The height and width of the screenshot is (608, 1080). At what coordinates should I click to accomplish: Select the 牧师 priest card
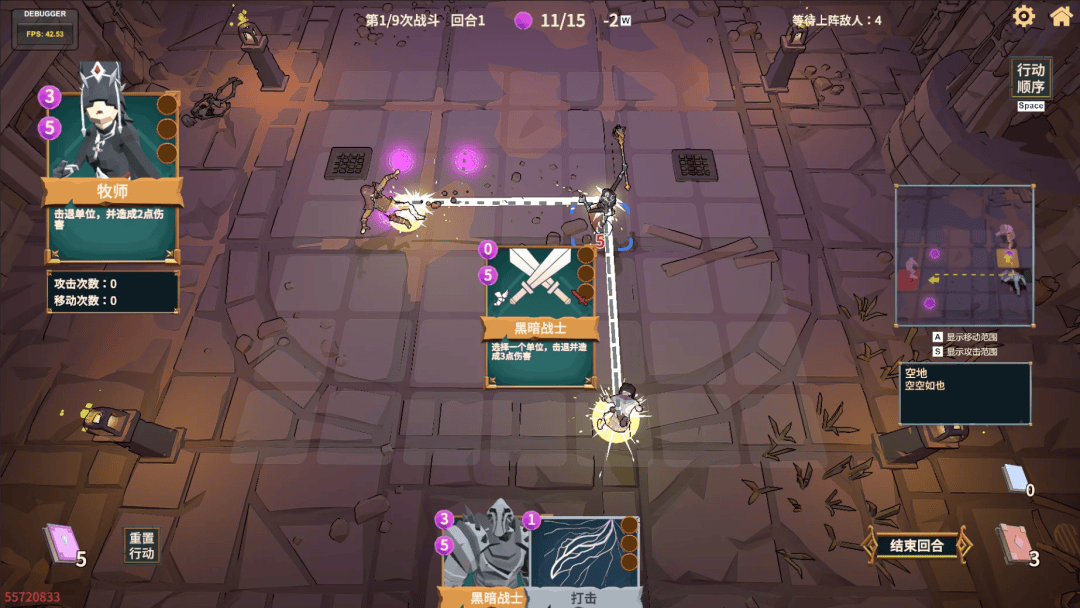coord(112,175)
